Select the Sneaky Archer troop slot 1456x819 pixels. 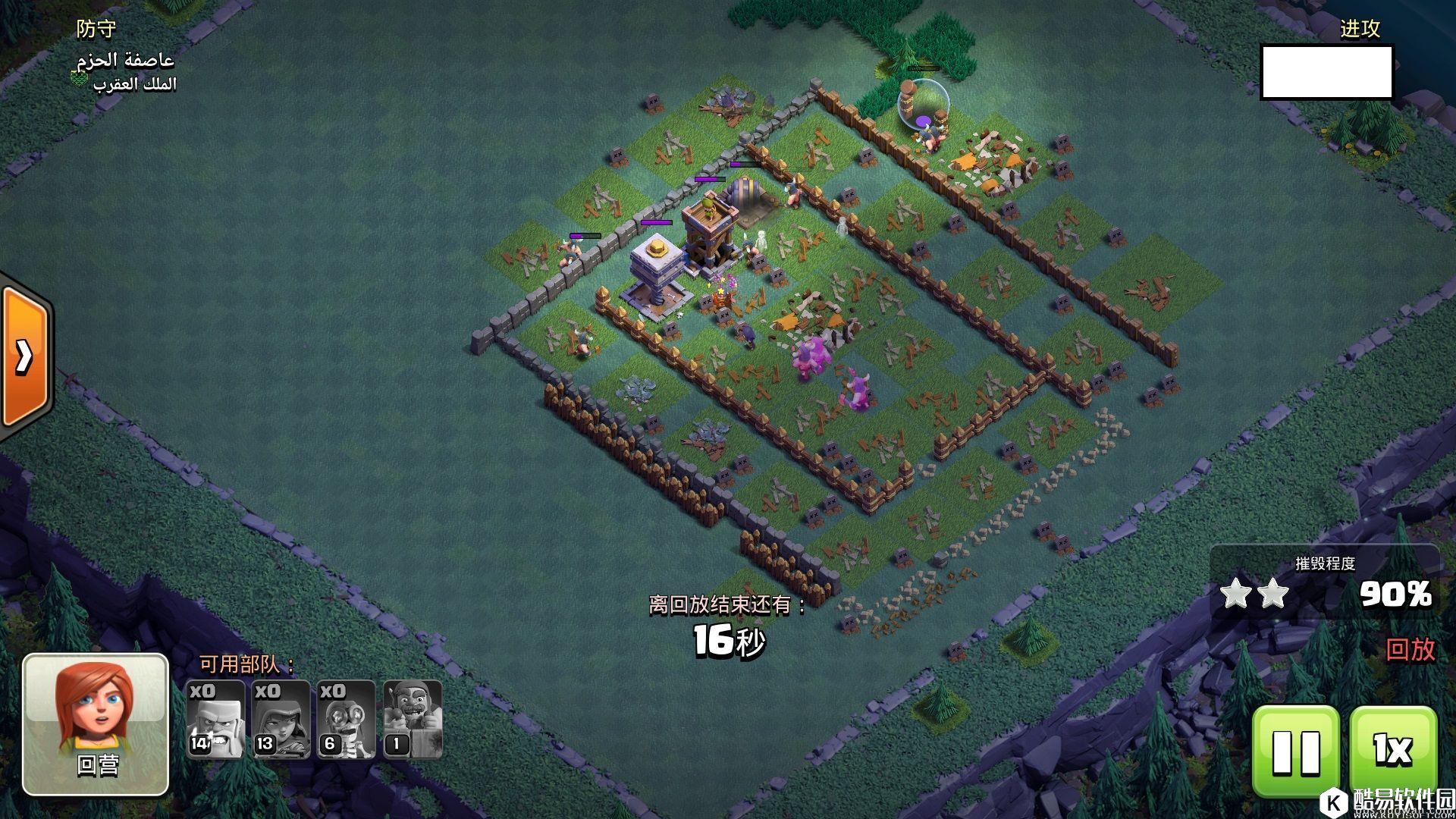click(x=281, y=719)
